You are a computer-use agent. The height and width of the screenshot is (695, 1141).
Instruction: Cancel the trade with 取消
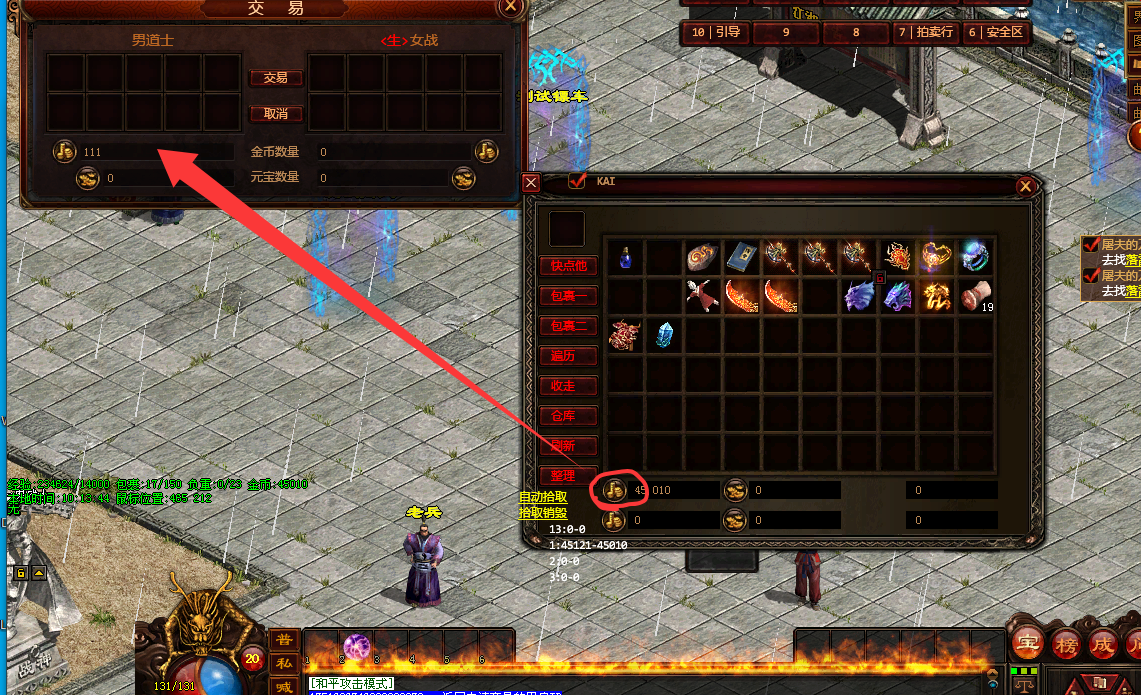(275, 114)
